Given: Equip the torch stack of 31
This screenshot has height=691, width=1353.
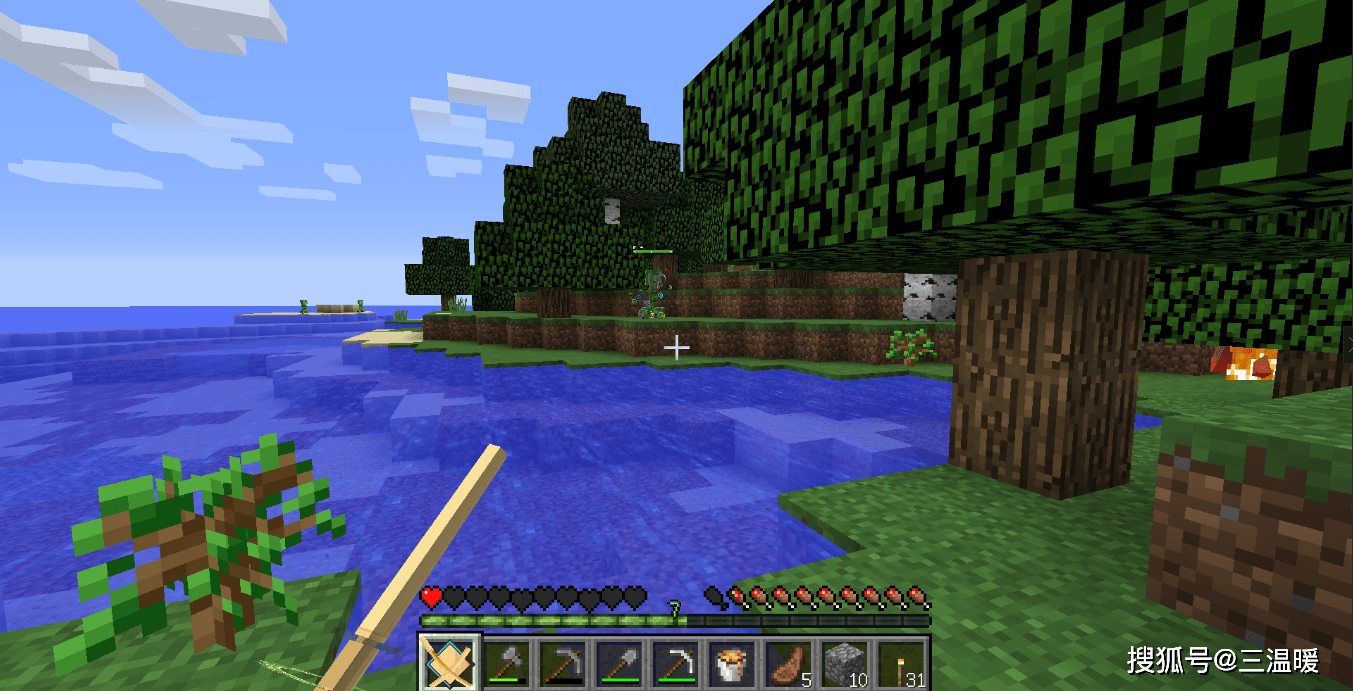Looking at the screenshot, I should click(x=899, y=662).
